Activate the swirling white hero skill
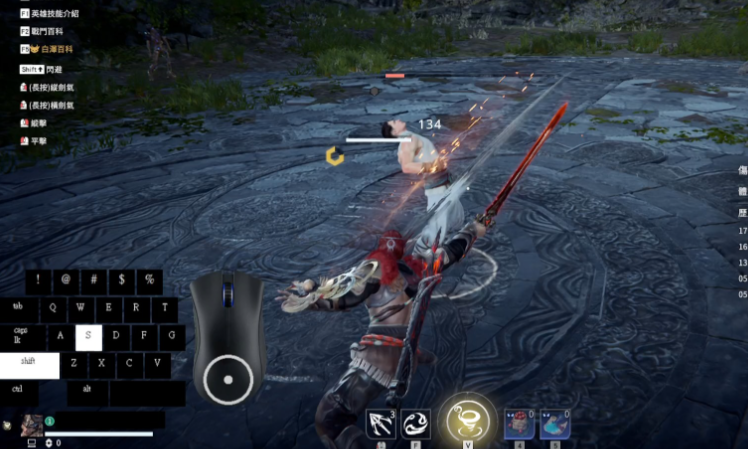Image resolution: width=748 pixels, height=449 pixels. pyautogui.click(x=416, y=424)
